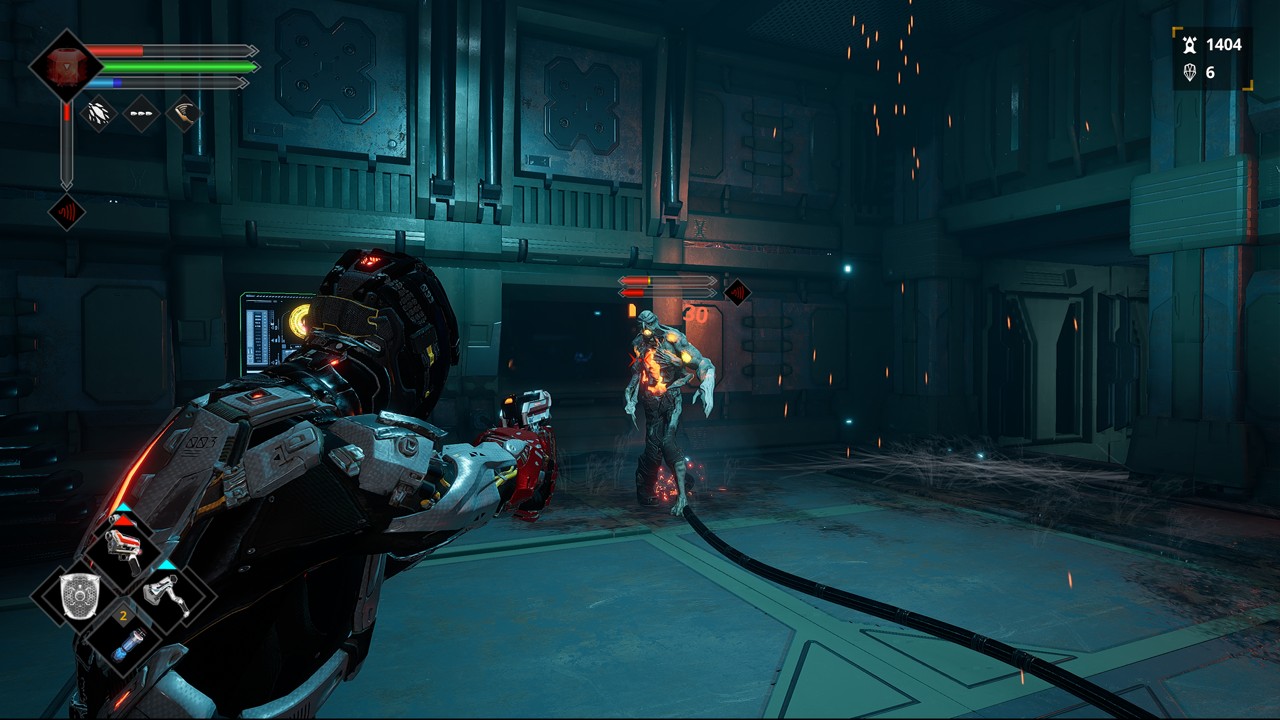Choose the shield slot in the quick wheel
Viewport: 1280px width, 720px height.
coord(77,597)
